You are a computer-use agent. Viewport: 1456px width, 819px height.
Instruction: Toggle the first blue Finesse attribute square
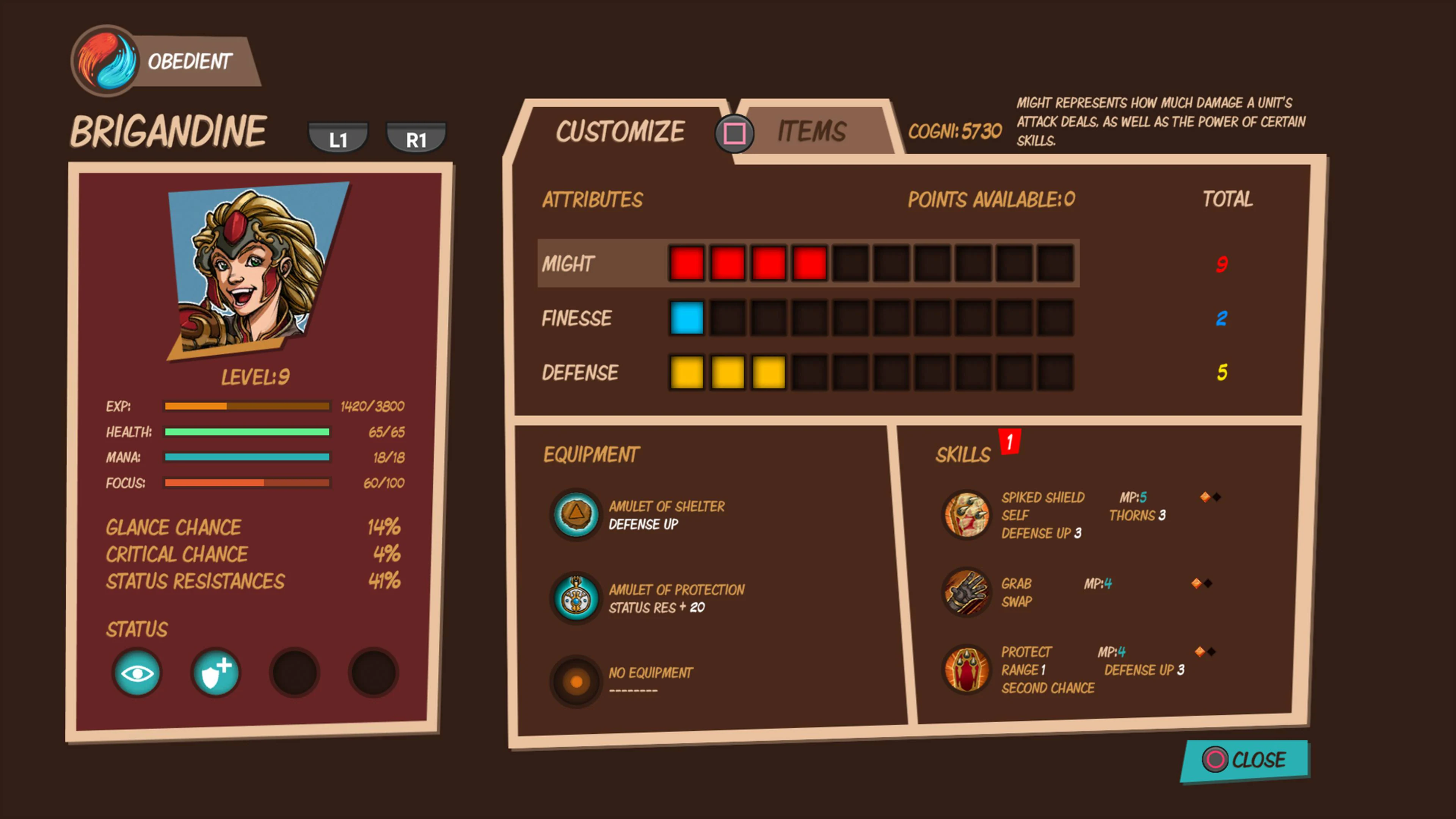coord(686,318)
